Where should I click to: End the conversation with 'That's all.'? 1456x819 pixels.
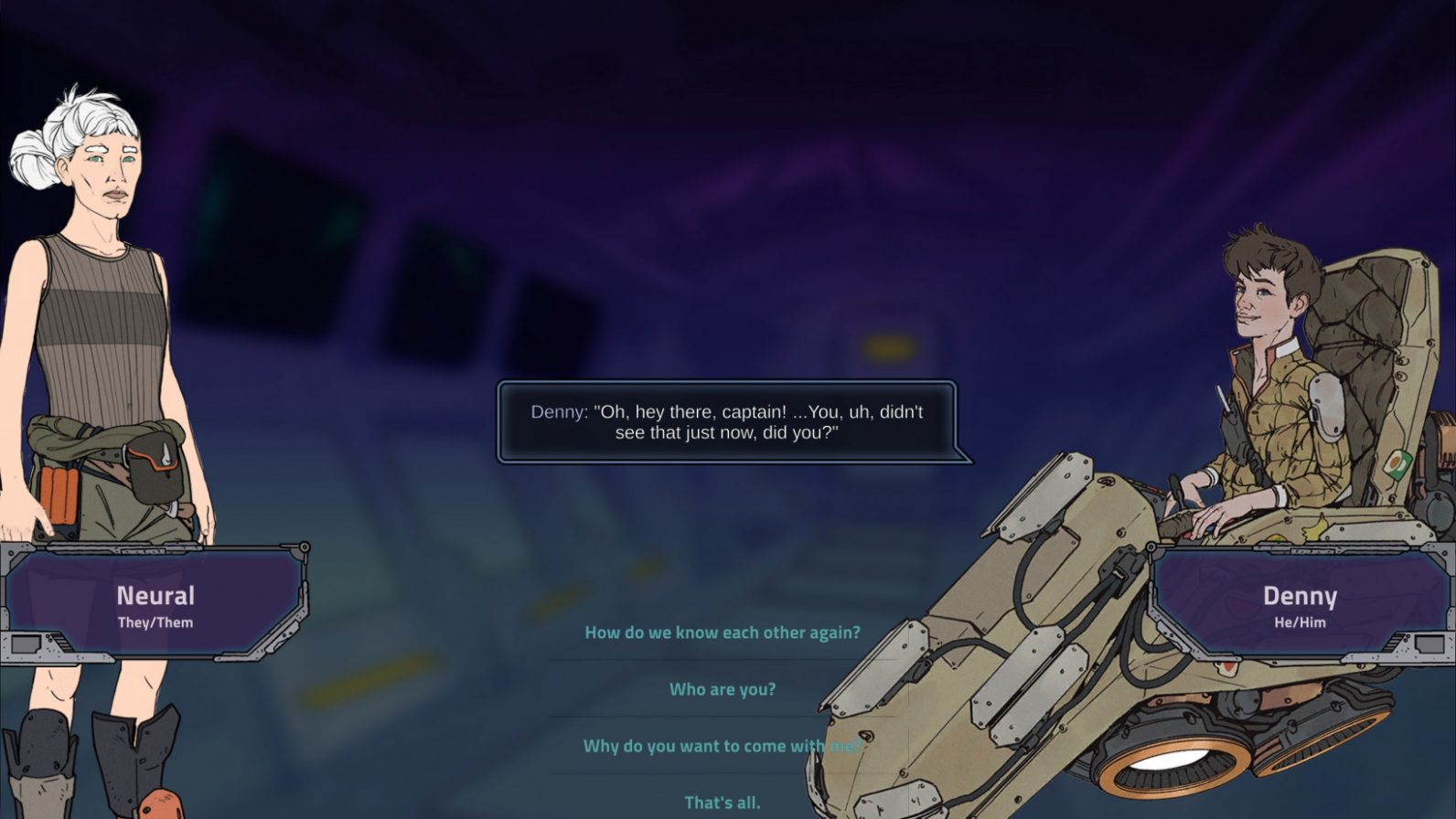722,801
